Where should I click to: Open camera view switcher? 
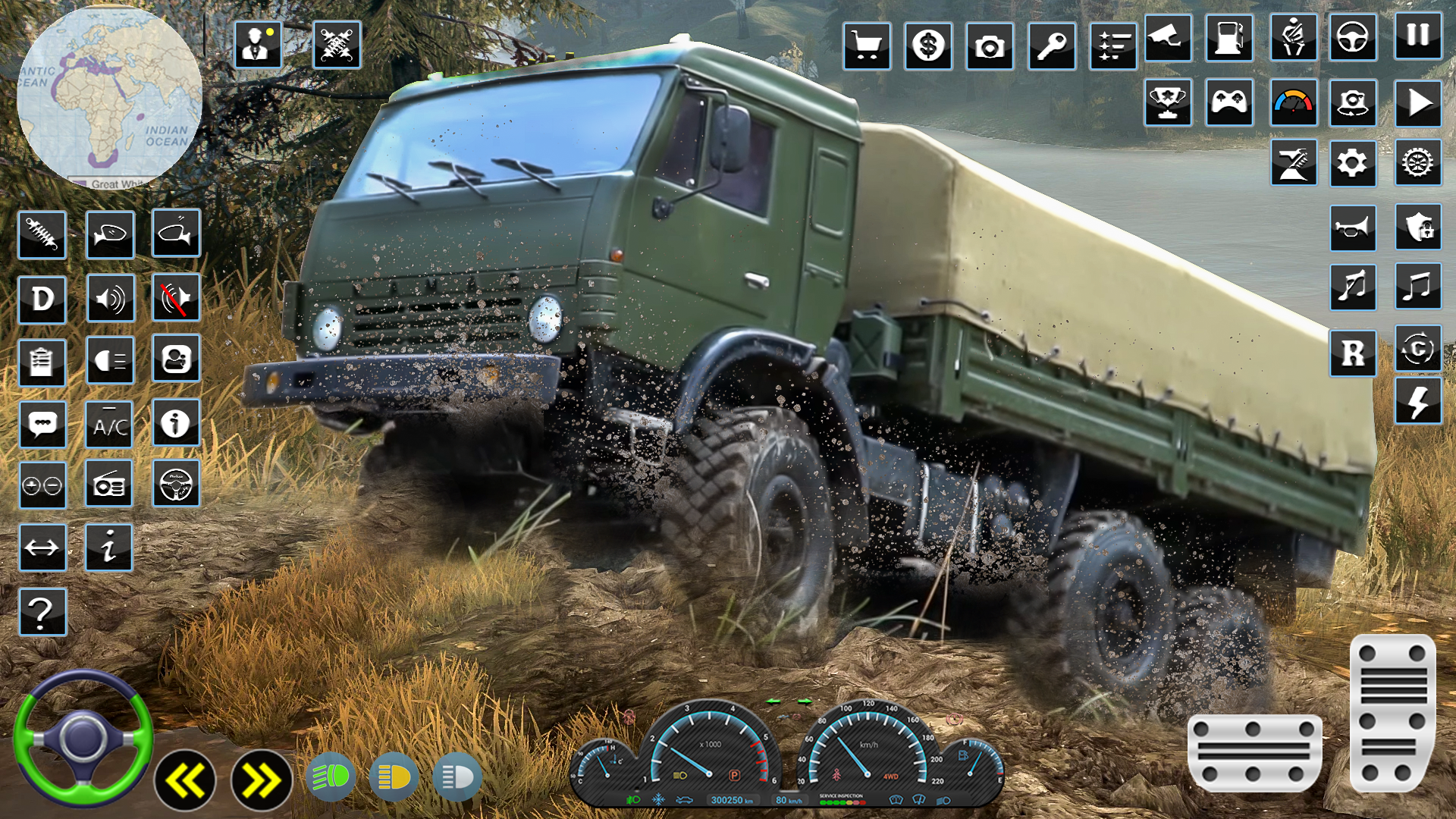1356,104
